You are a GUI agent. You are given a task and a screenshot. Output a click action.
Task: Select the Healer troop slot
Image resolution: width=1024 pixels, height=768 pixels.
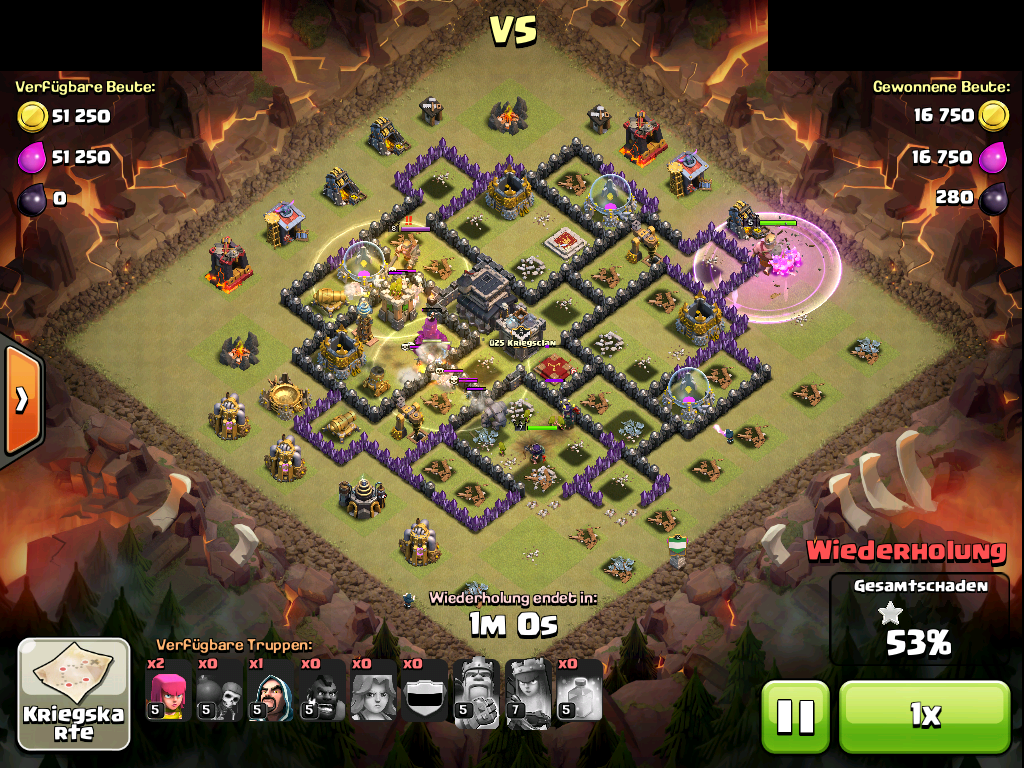(373, 690)
